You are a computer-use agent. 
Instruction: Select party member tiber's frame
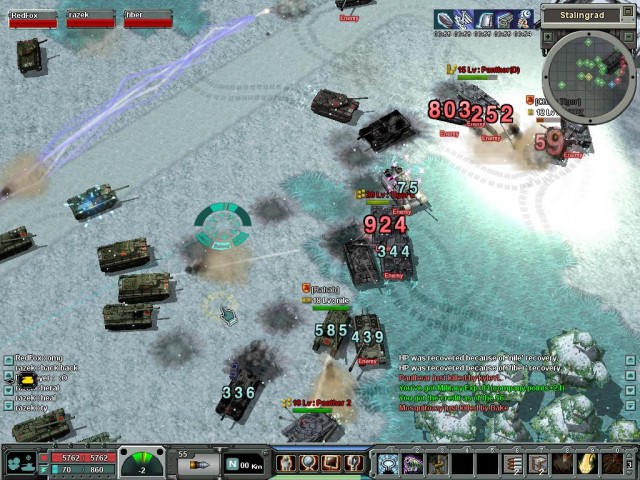[x=146, y=18]
